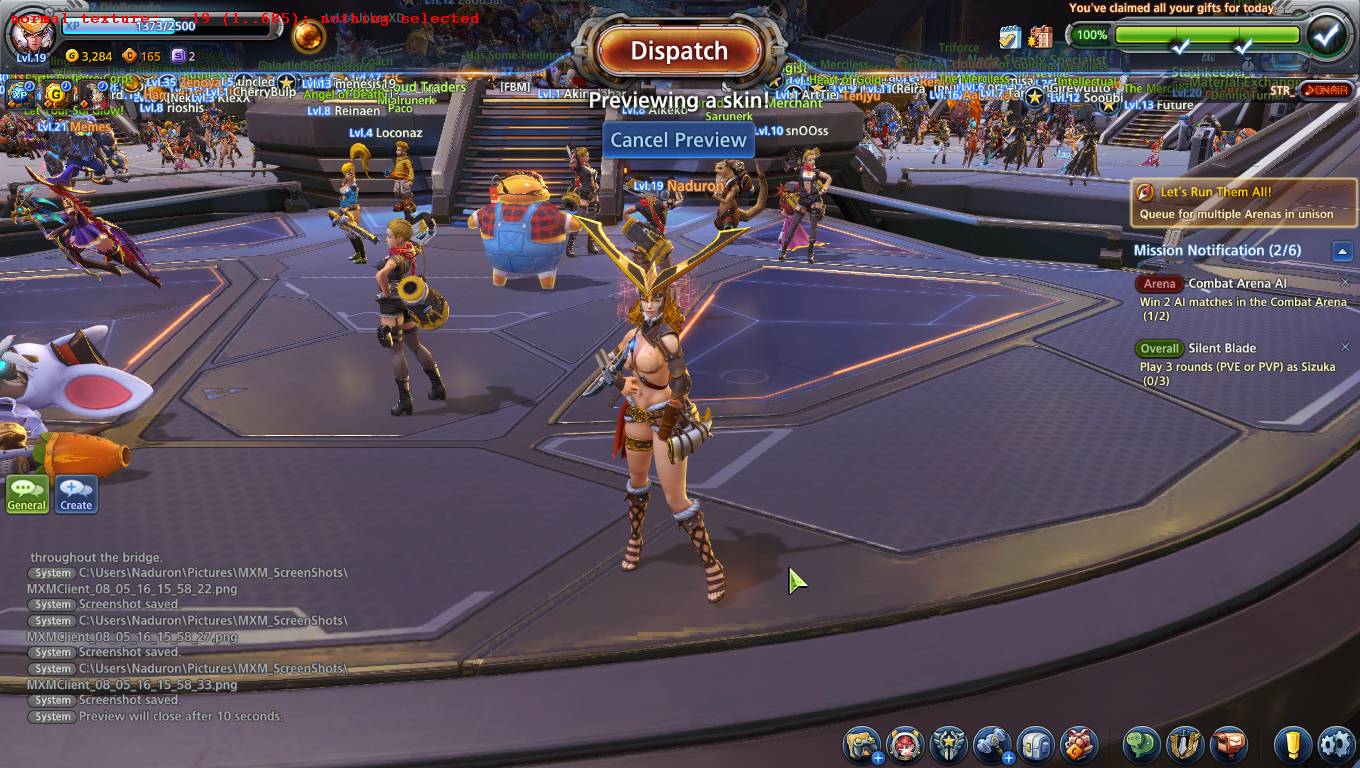Open the mailbox icon
This screenshot has width=1360, height=768.
point(1229,745)
